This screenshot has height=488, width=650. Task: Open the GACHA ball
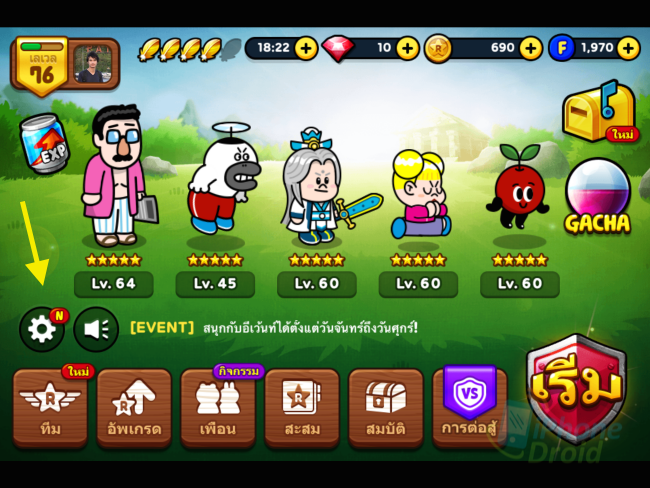click(x=597, y=197)
